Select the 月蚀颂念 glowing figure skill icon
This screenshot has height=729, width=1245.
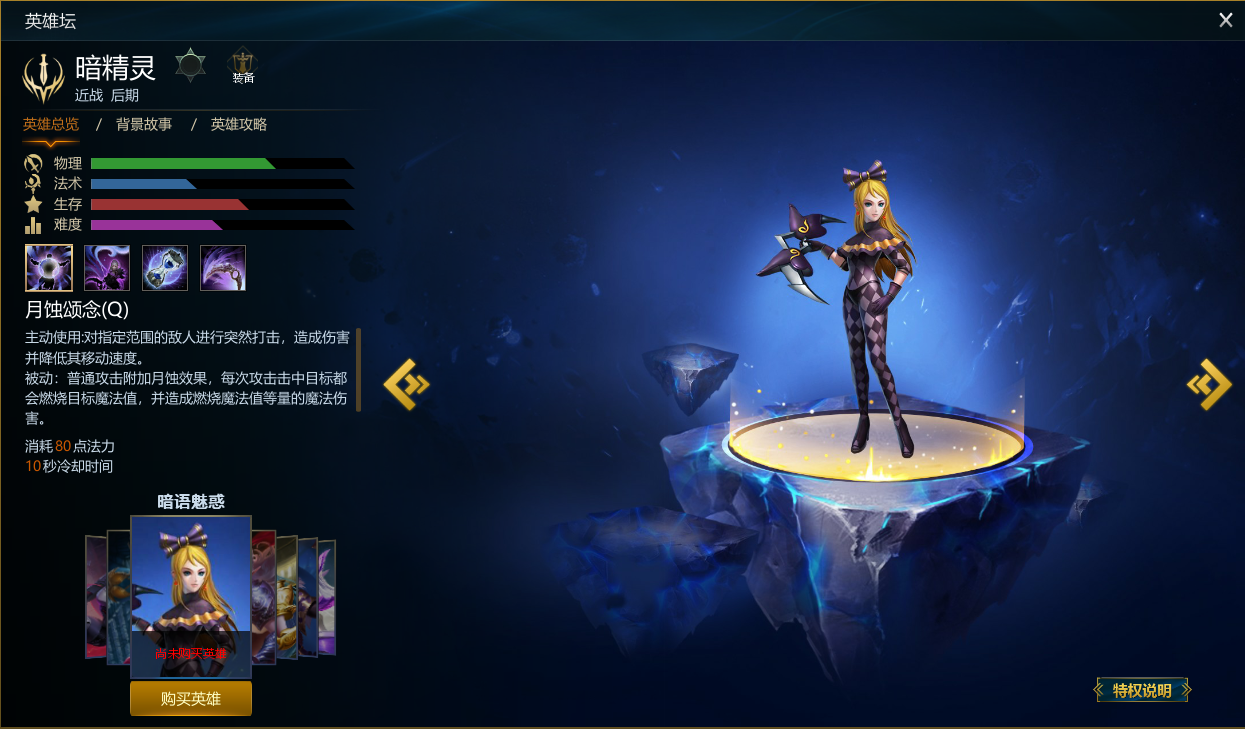pos(49,268)
